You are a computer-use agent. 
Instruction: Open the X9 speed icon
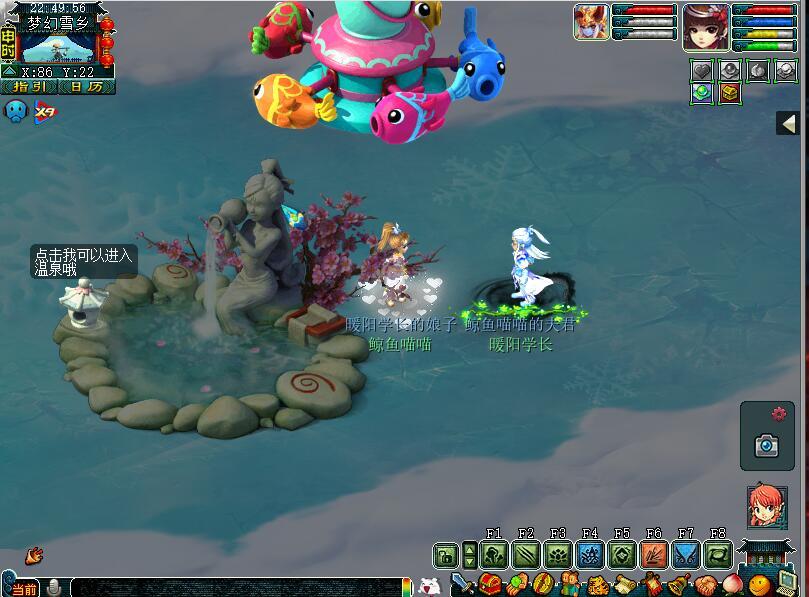(45, 112)
